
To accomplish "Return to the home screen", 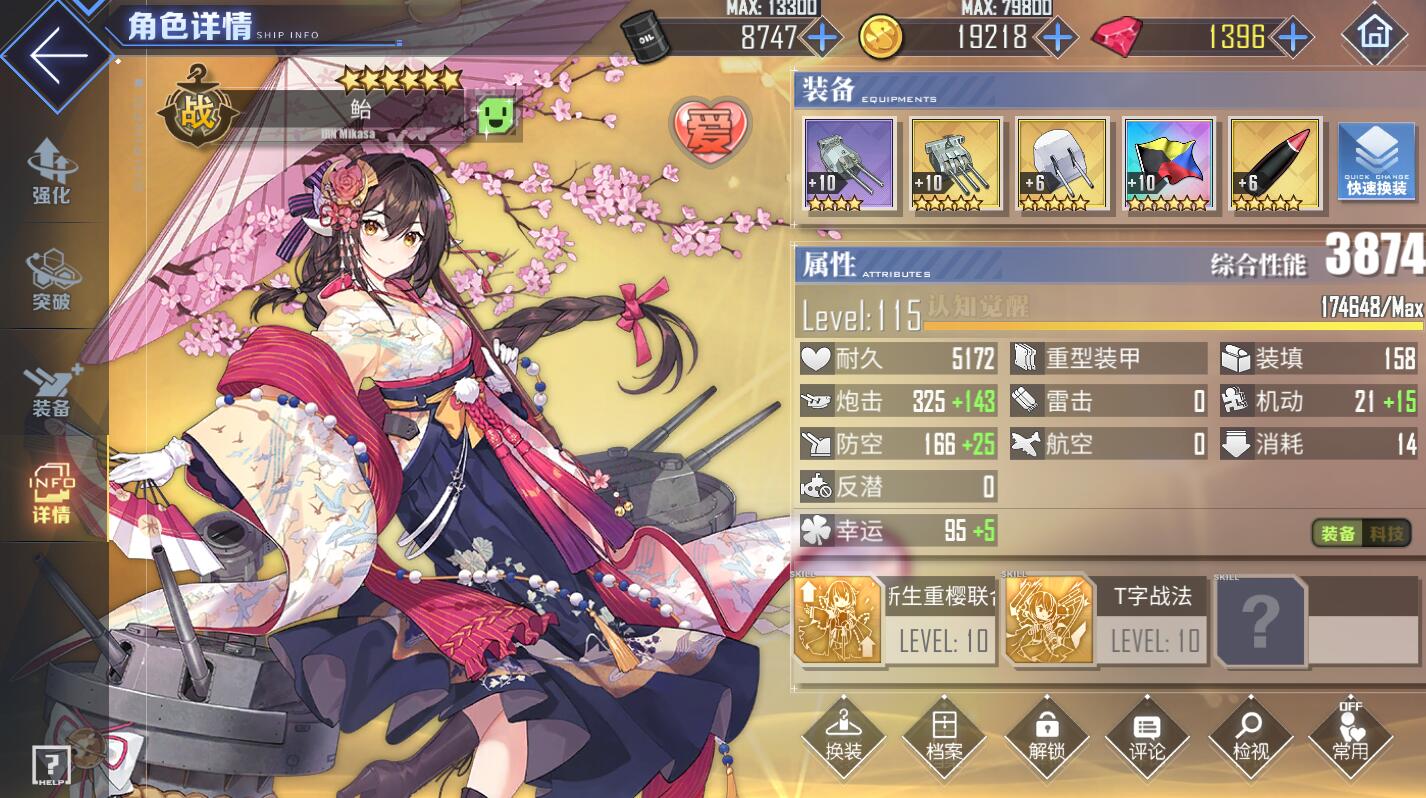I will (x=1374, y=35).
